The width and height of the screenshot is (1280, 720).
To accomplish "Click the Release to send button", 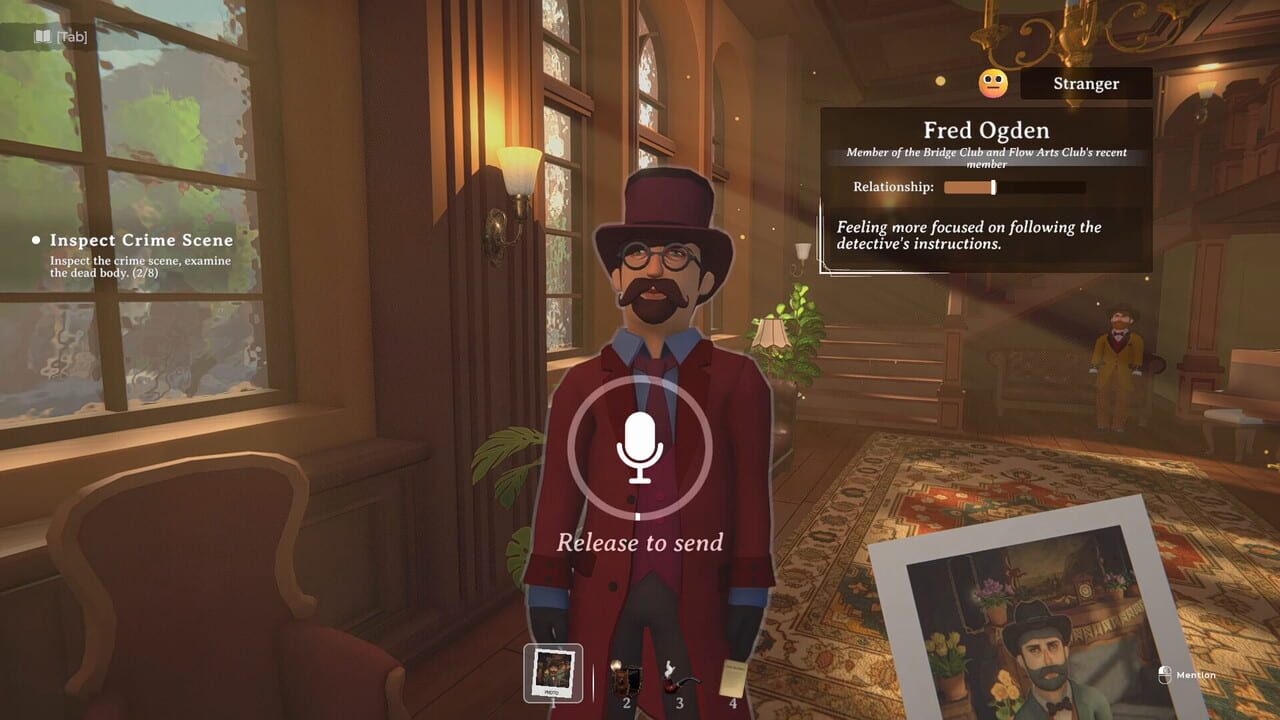I will coord(640,542).
